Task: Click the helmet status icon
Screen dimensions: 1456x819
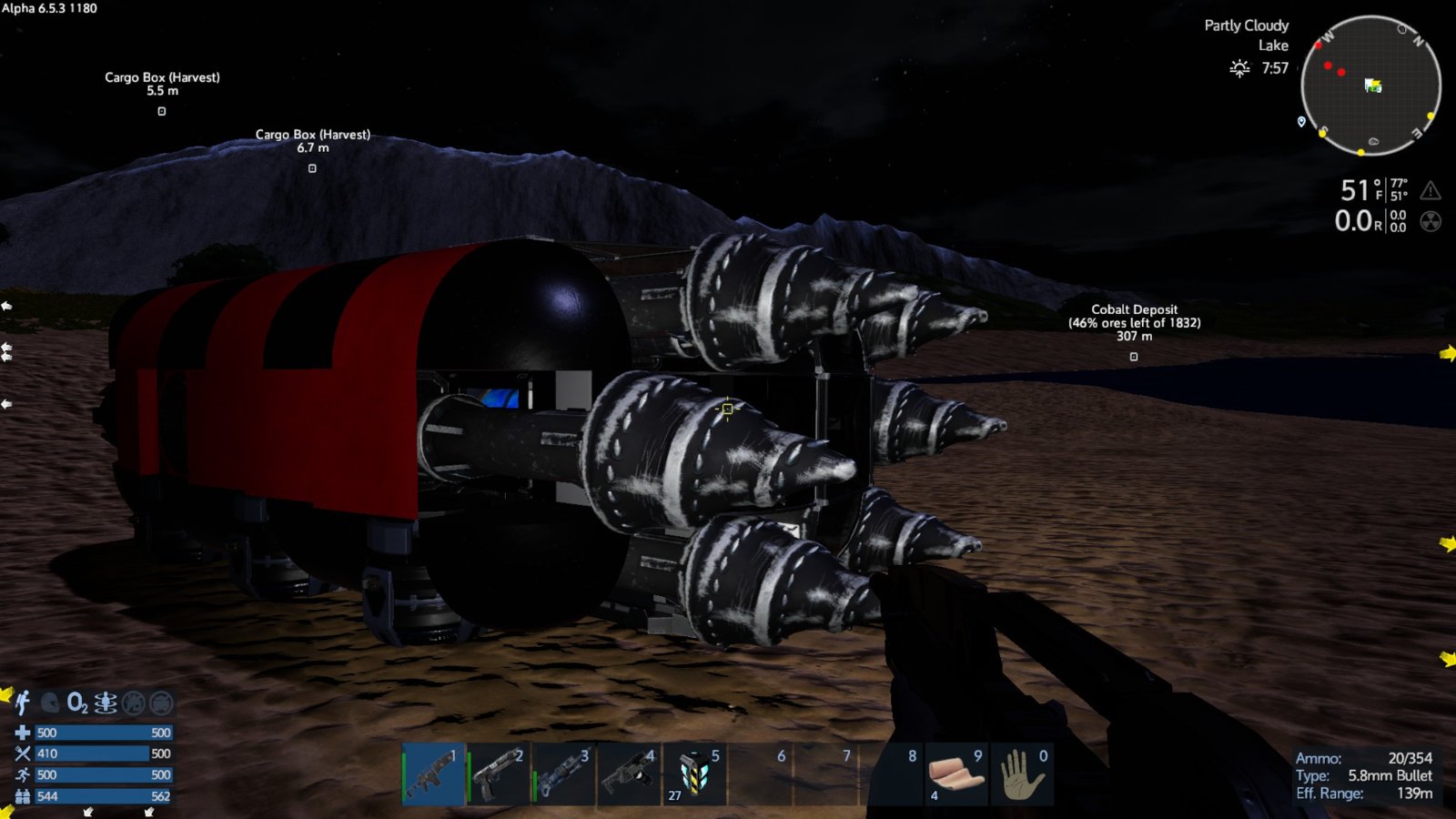Action: coord(51,703)
